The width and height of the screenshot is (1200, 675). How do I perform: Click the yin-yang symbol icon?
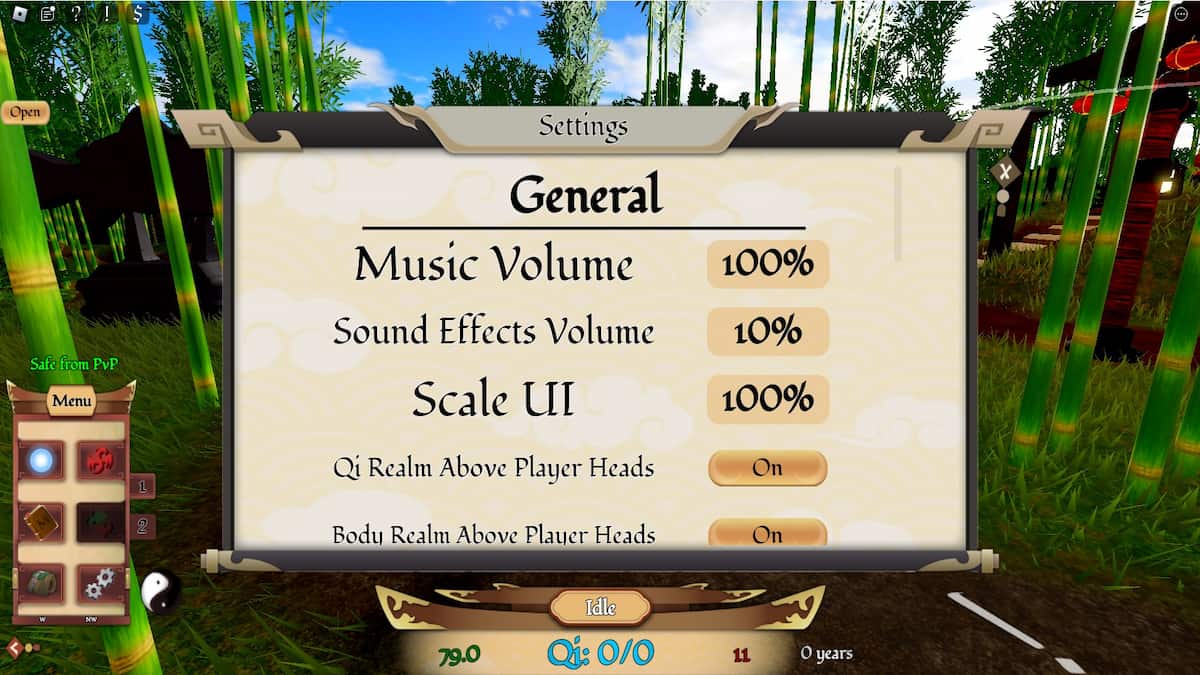[x=160, y=592]
